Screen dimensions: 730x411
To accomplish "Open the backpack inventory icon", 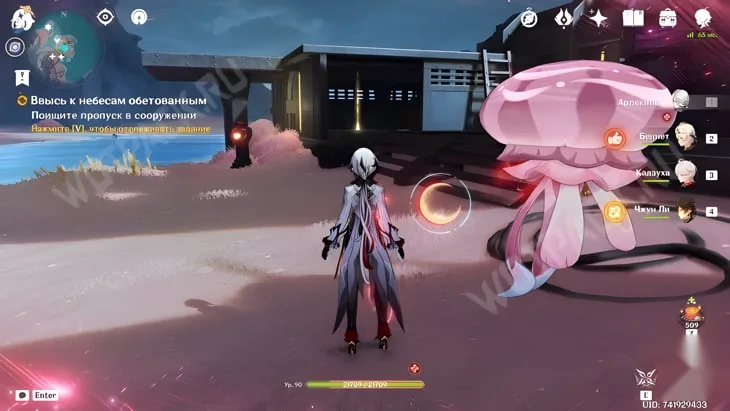I will [x=667, y=18].
